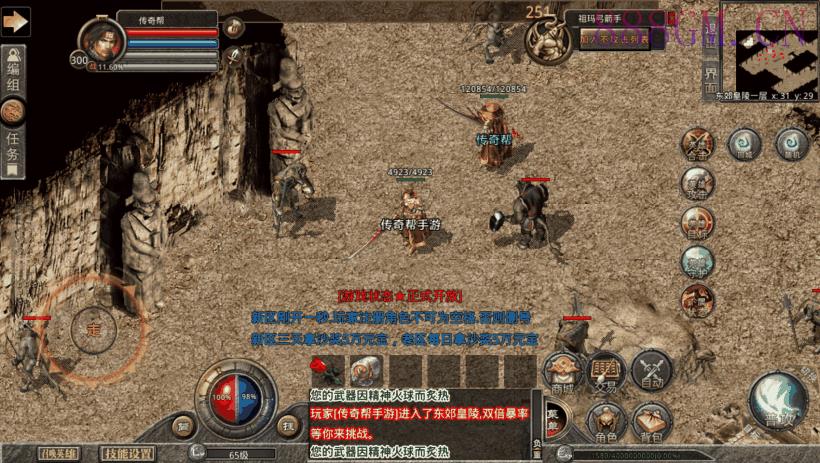The width and height of the screenshot is (820, 463).
Task: Use the 随机 random teleport scroll
Action: pos(790,144)
